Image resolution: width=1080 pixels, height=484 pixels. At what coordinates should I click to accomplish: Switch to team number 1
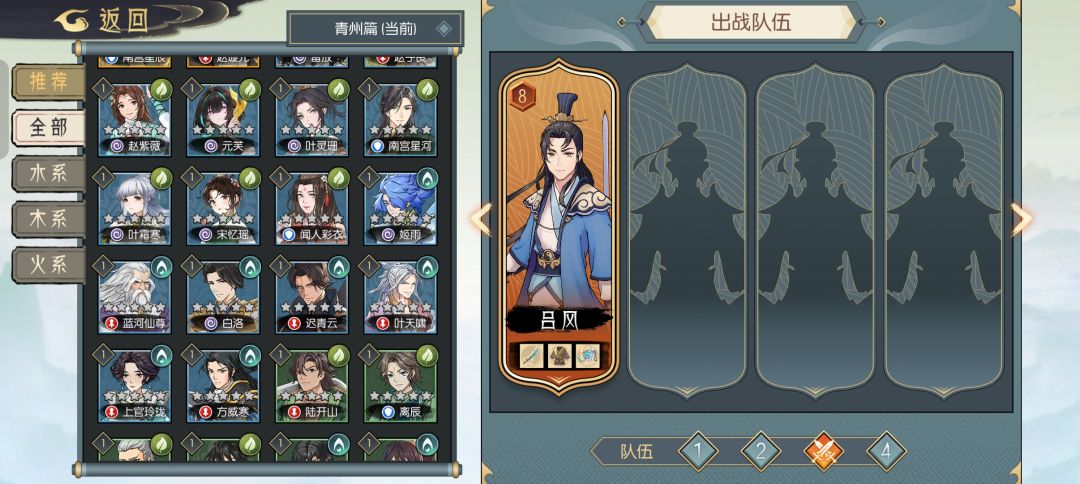pyautogui.click(x=698, y=452)
